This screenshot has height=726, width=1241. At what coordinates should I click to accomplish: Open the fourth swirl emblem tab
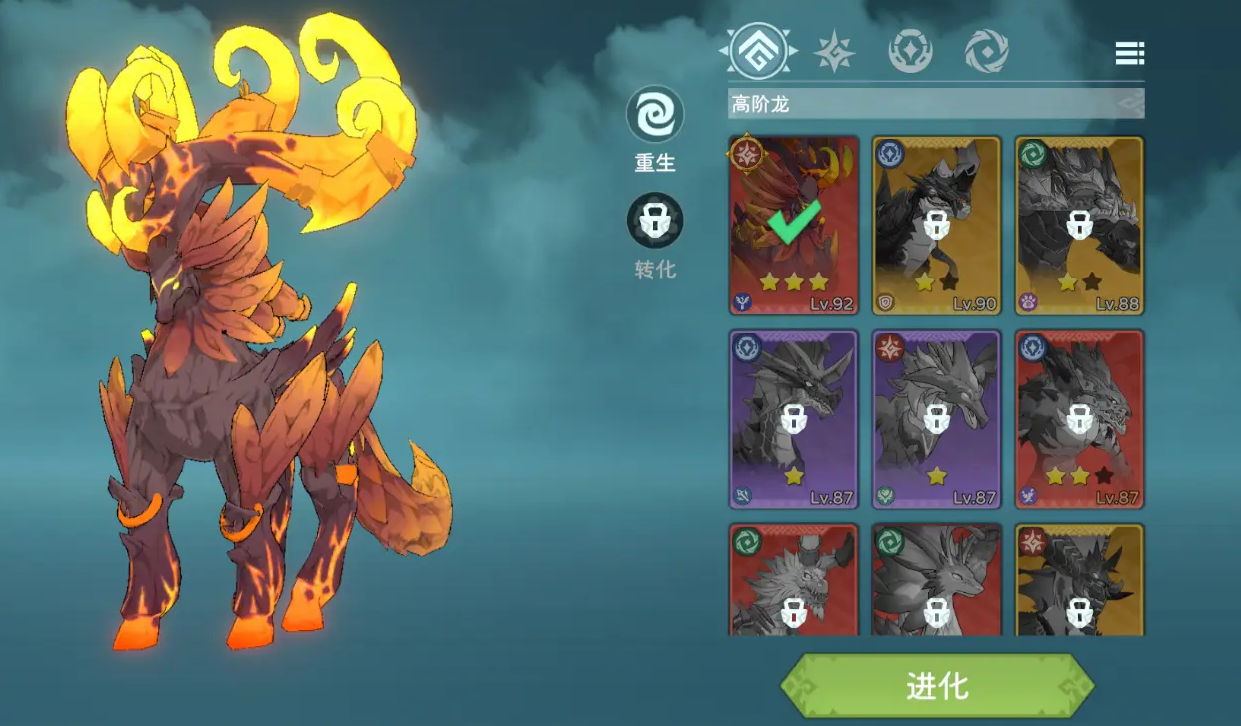click(986, 51)
